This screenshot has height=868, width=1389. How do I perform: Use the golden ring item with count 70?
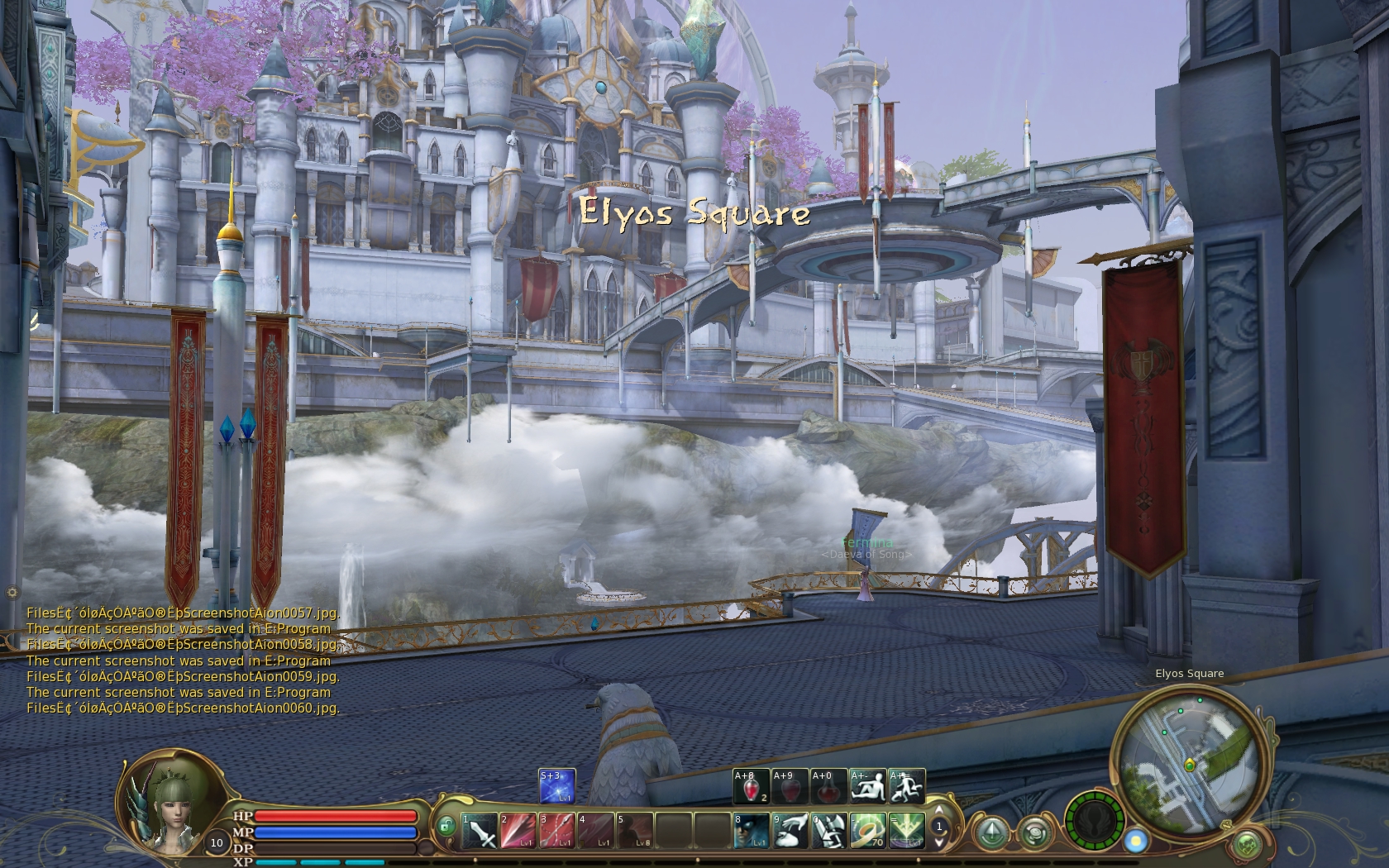click(x=867, y=830)
